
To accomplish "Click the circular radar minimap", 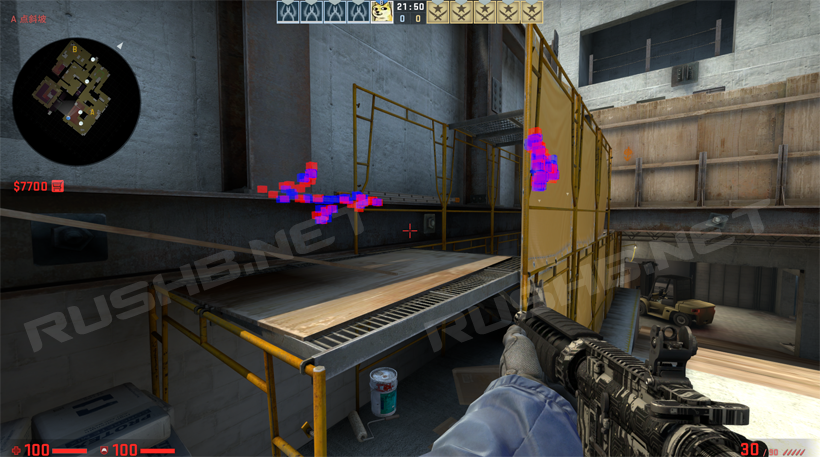I will [76, 101].
